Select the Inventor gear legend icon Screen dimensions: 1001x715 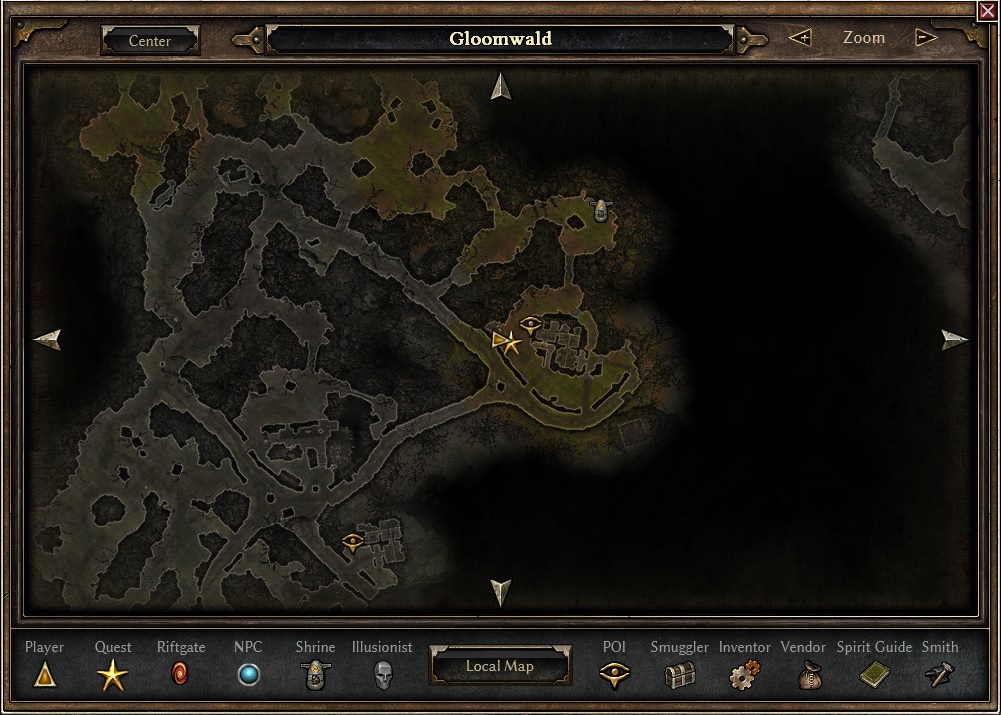(x=743, y=676)
